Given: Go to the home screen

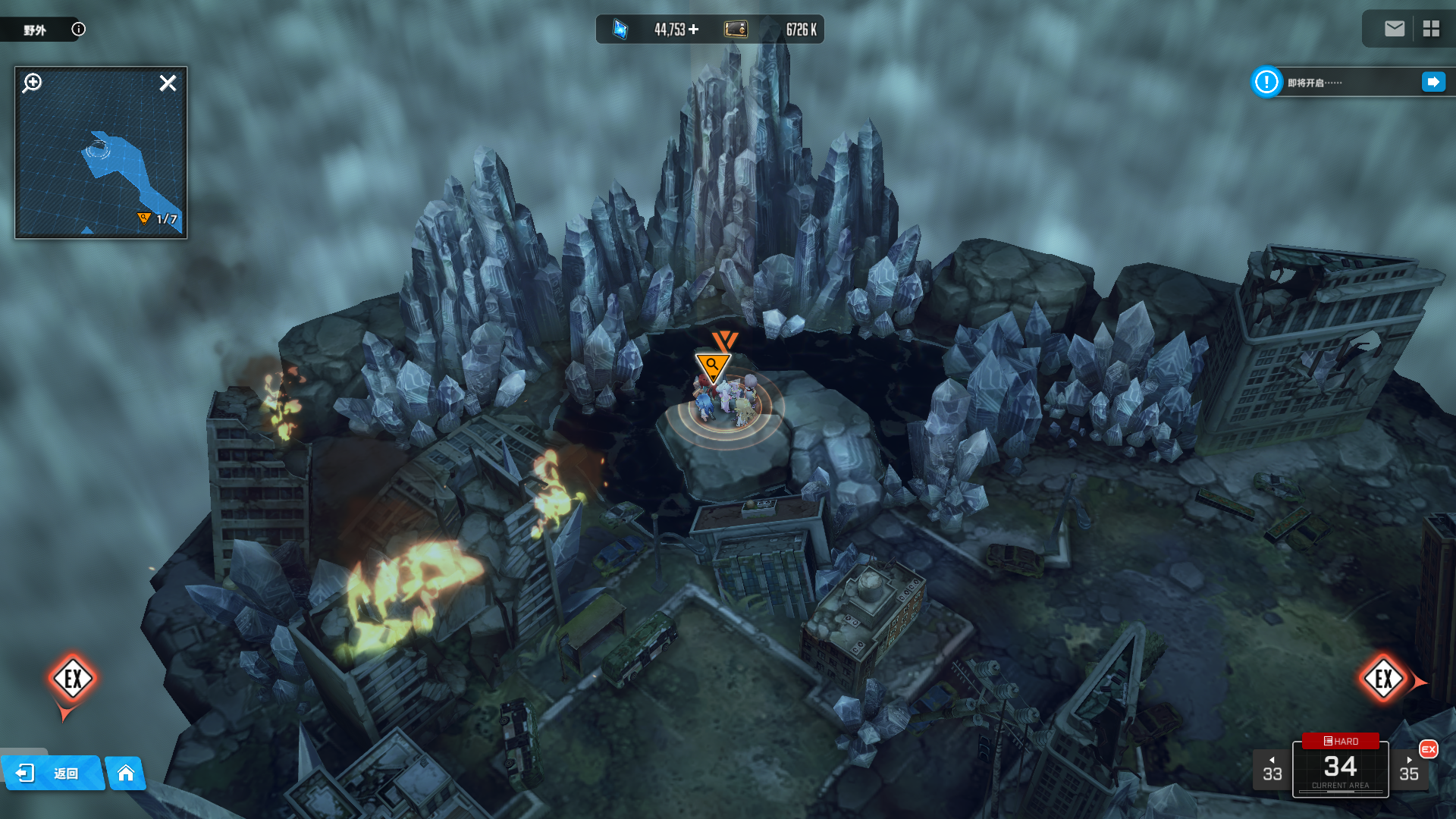Looking at the screenshot, I should point(126,773).
